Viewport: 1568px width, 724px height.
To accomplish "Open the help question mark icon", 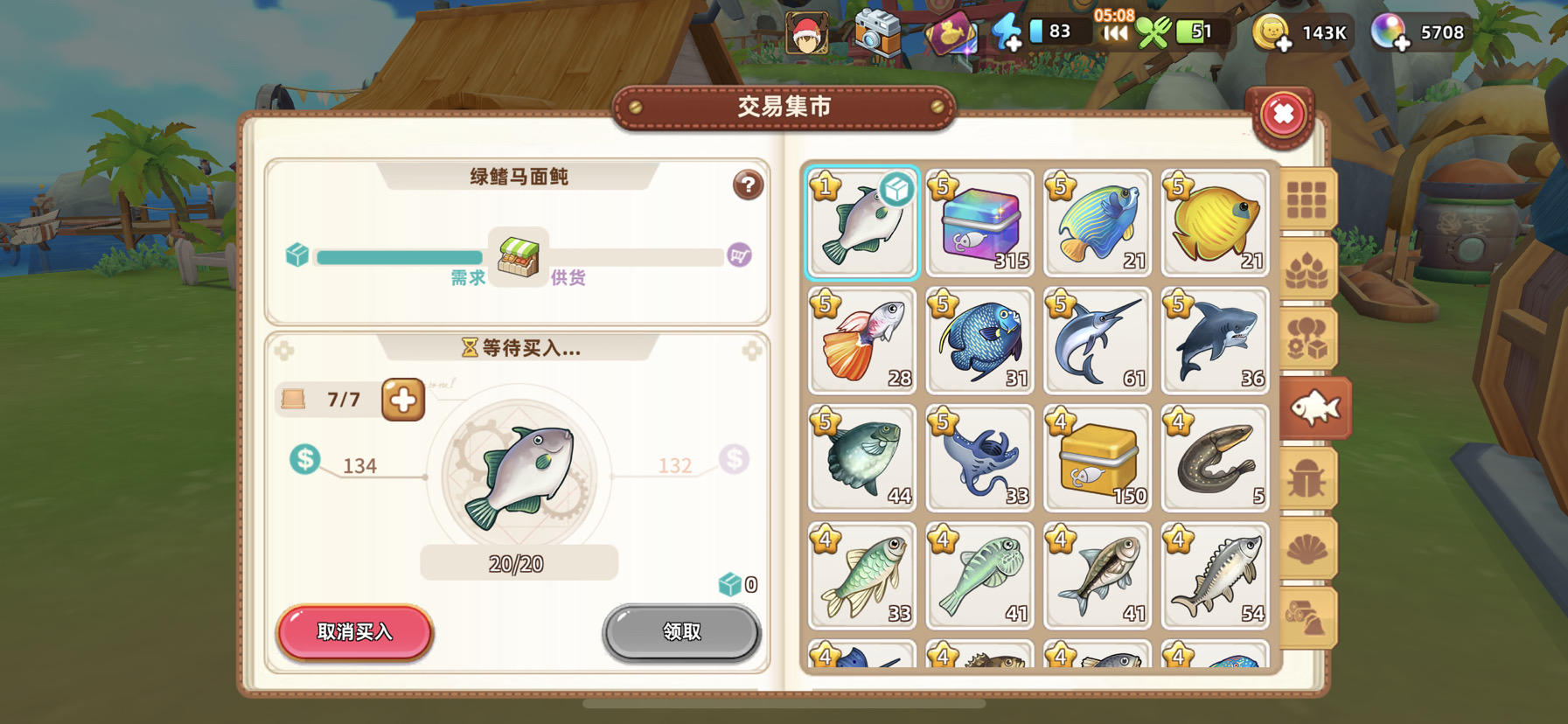I will [748, 186].
